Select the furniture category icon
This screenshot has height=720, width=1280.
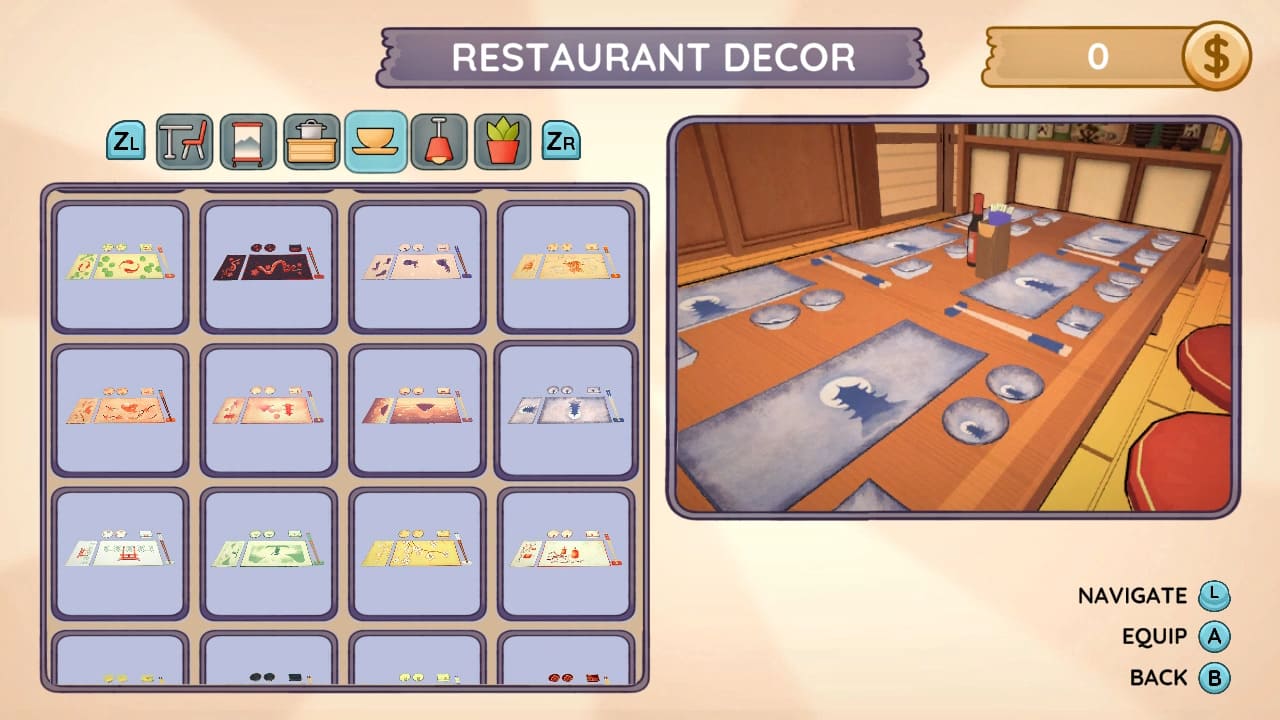tap(185, 141)
